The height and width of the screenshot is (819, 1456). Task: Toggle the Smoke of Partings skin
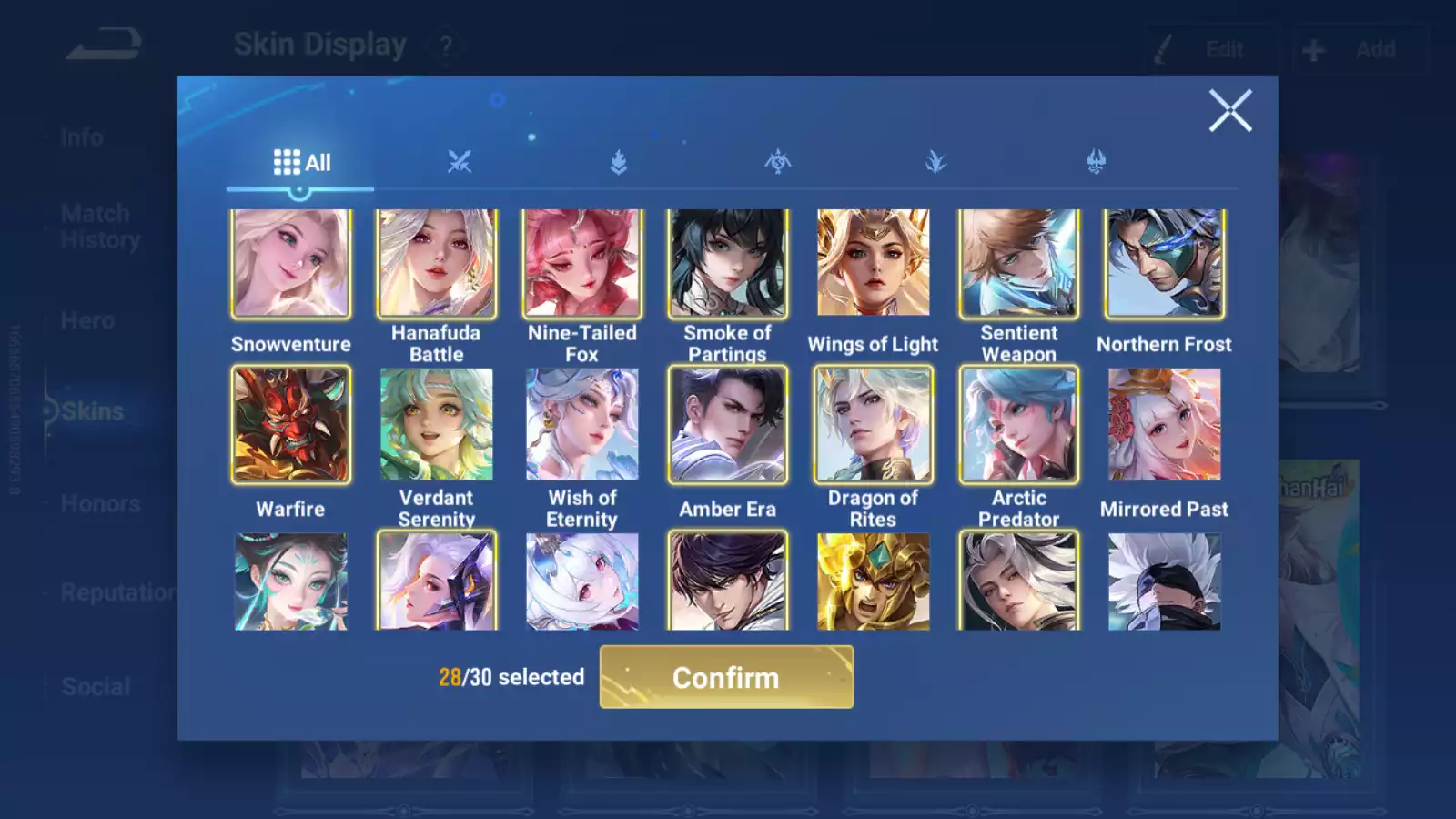728,264
